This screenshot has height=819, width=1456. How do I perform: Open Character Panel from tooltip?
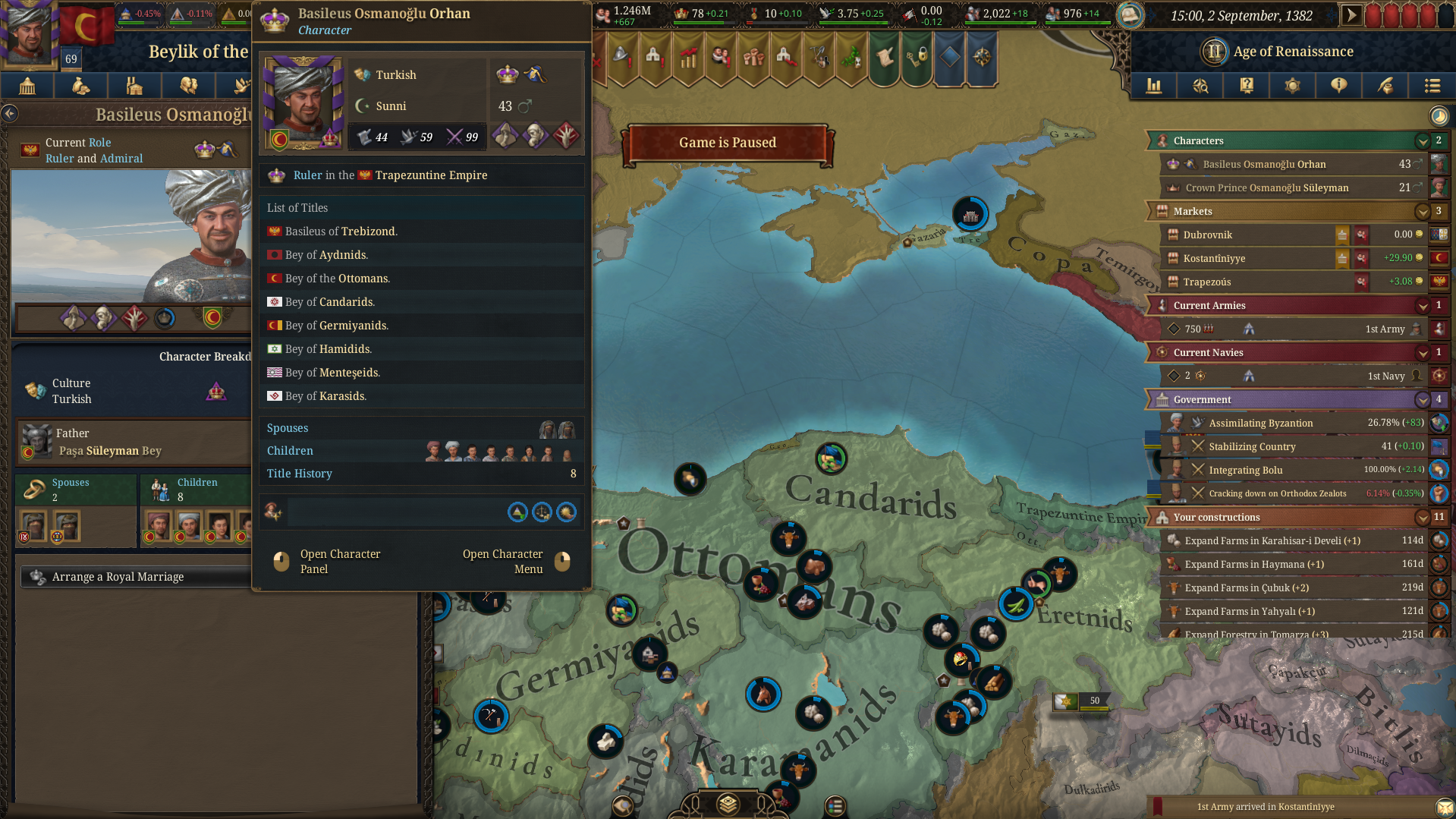tap(339, 562)
